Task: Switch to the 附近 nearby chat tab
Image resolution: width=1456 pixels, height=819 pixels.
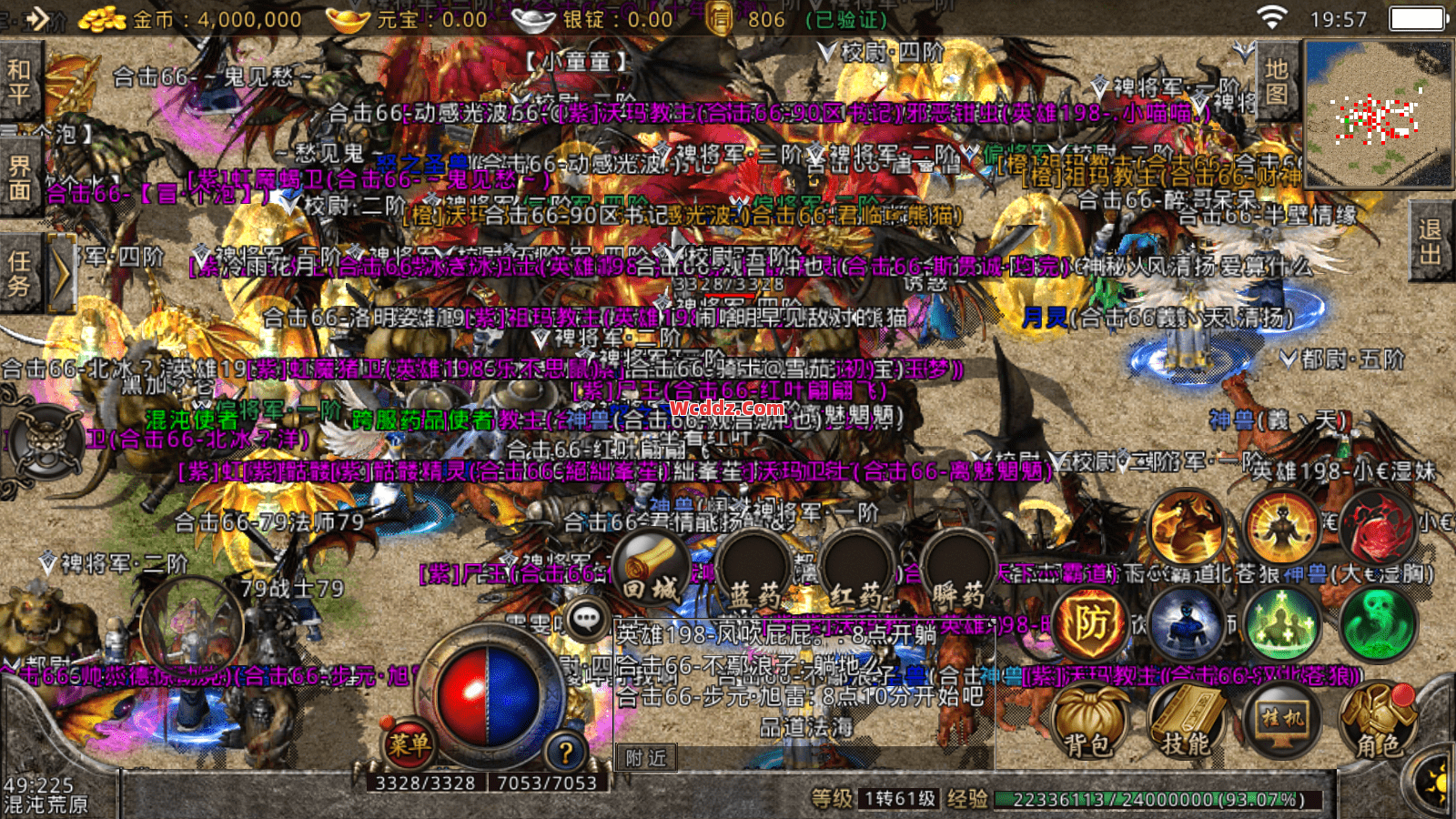Action: pyautogui.click(x=646, y=757)
